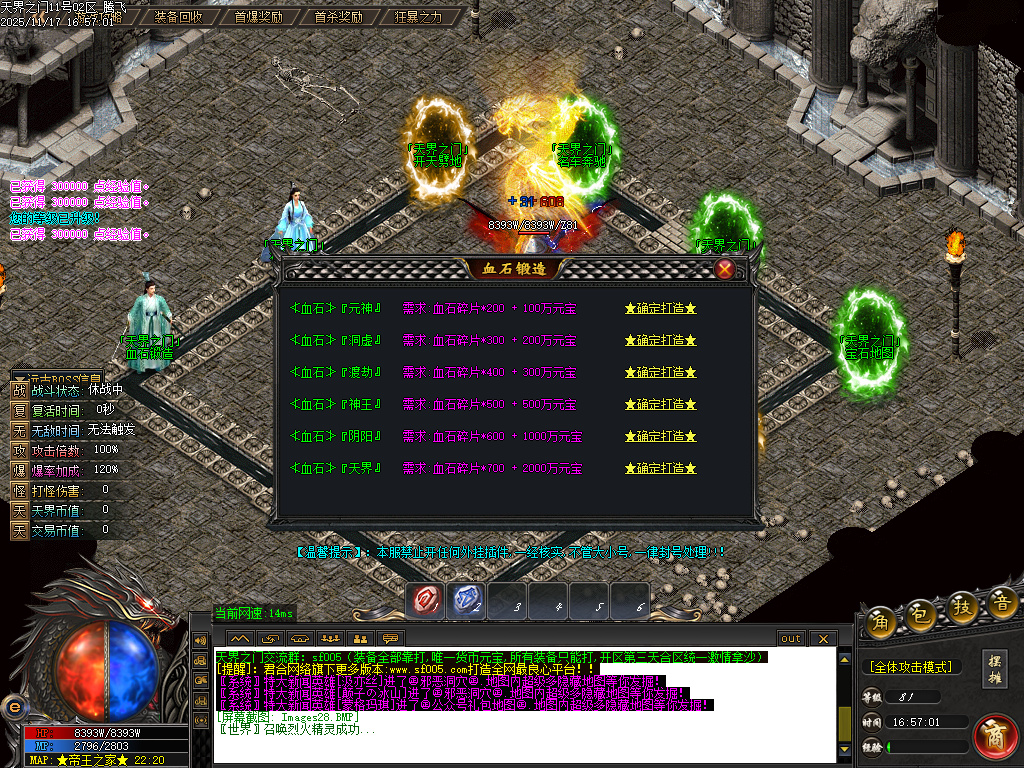Open the skills panel with the 技 button
The height and width of the screenshot is (768, 1024).
(964, 609)
